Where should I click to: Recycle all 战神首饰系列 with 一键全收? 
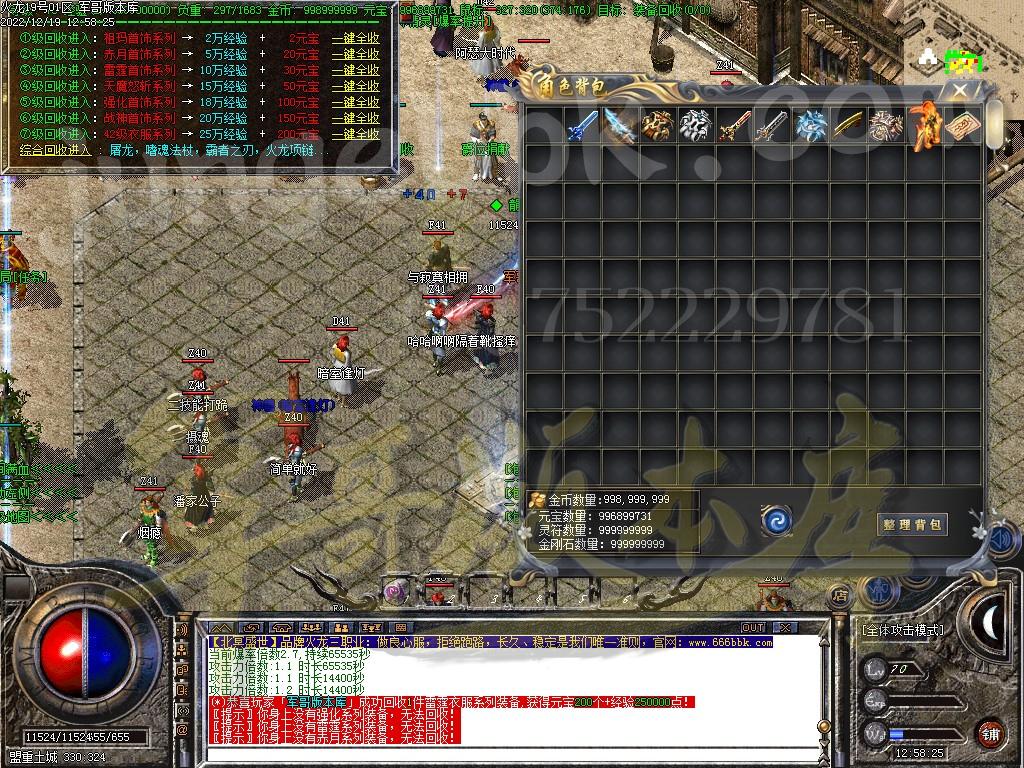pyautogui.click(x=356, y=118)
